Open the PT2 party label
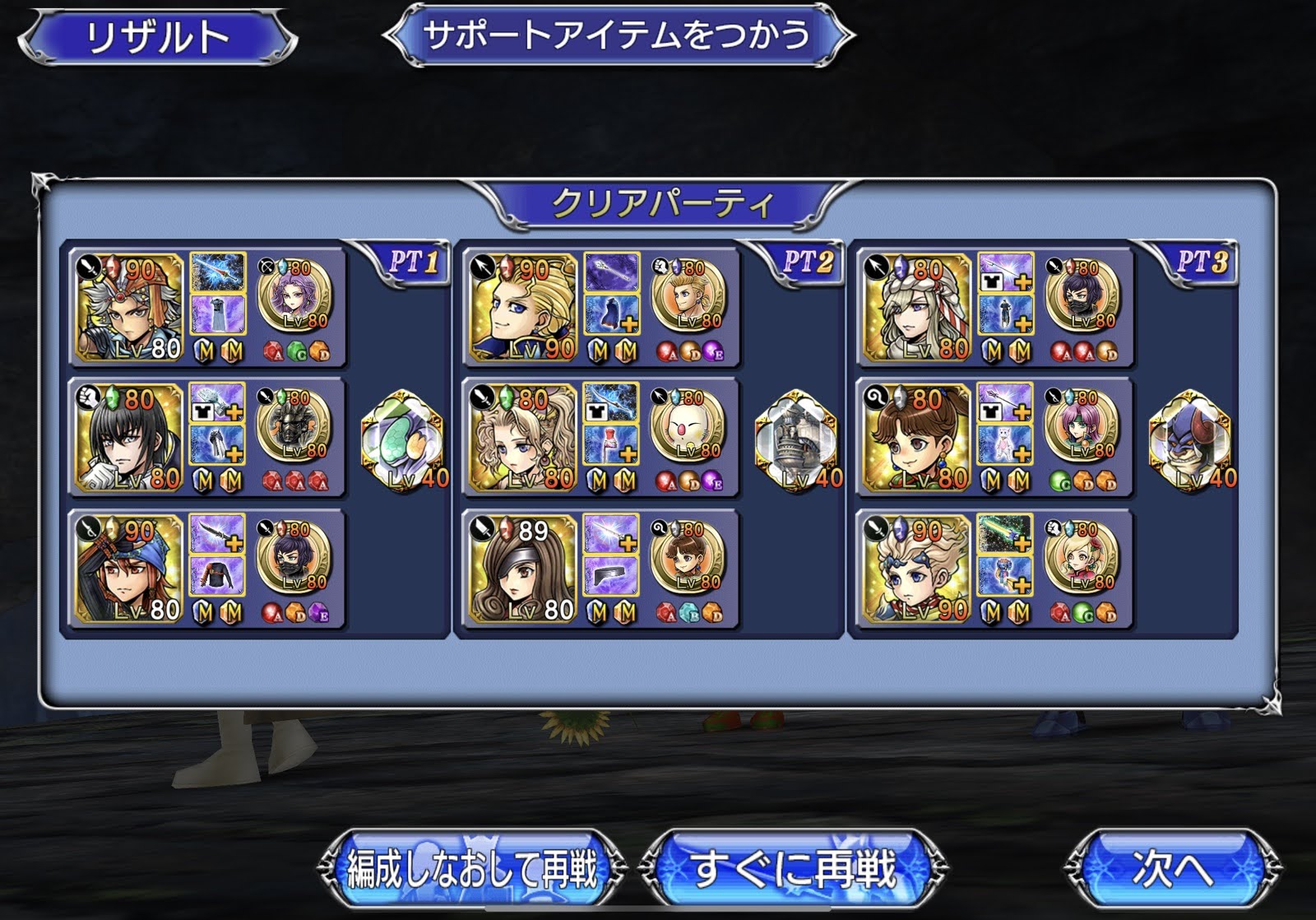 806,263
